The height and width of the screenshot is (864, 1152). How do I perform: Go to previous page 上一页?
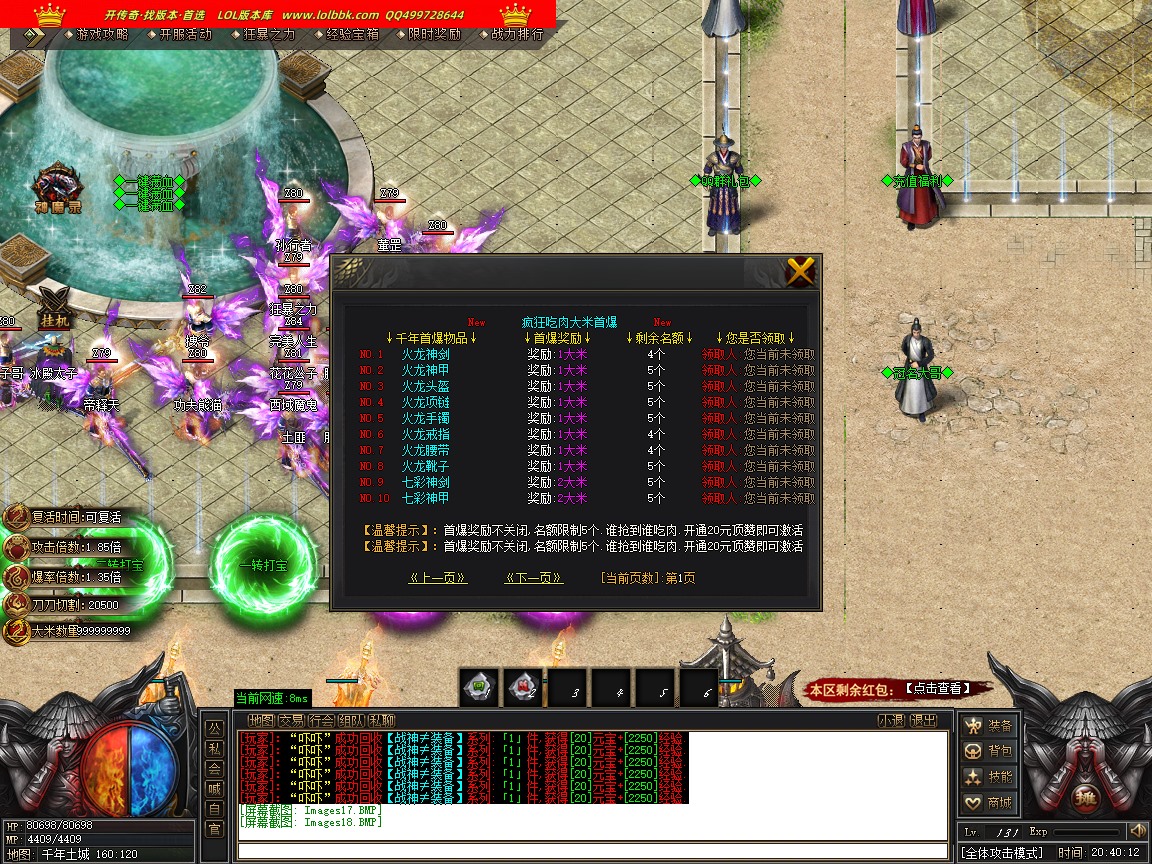[x=438, y=578]
